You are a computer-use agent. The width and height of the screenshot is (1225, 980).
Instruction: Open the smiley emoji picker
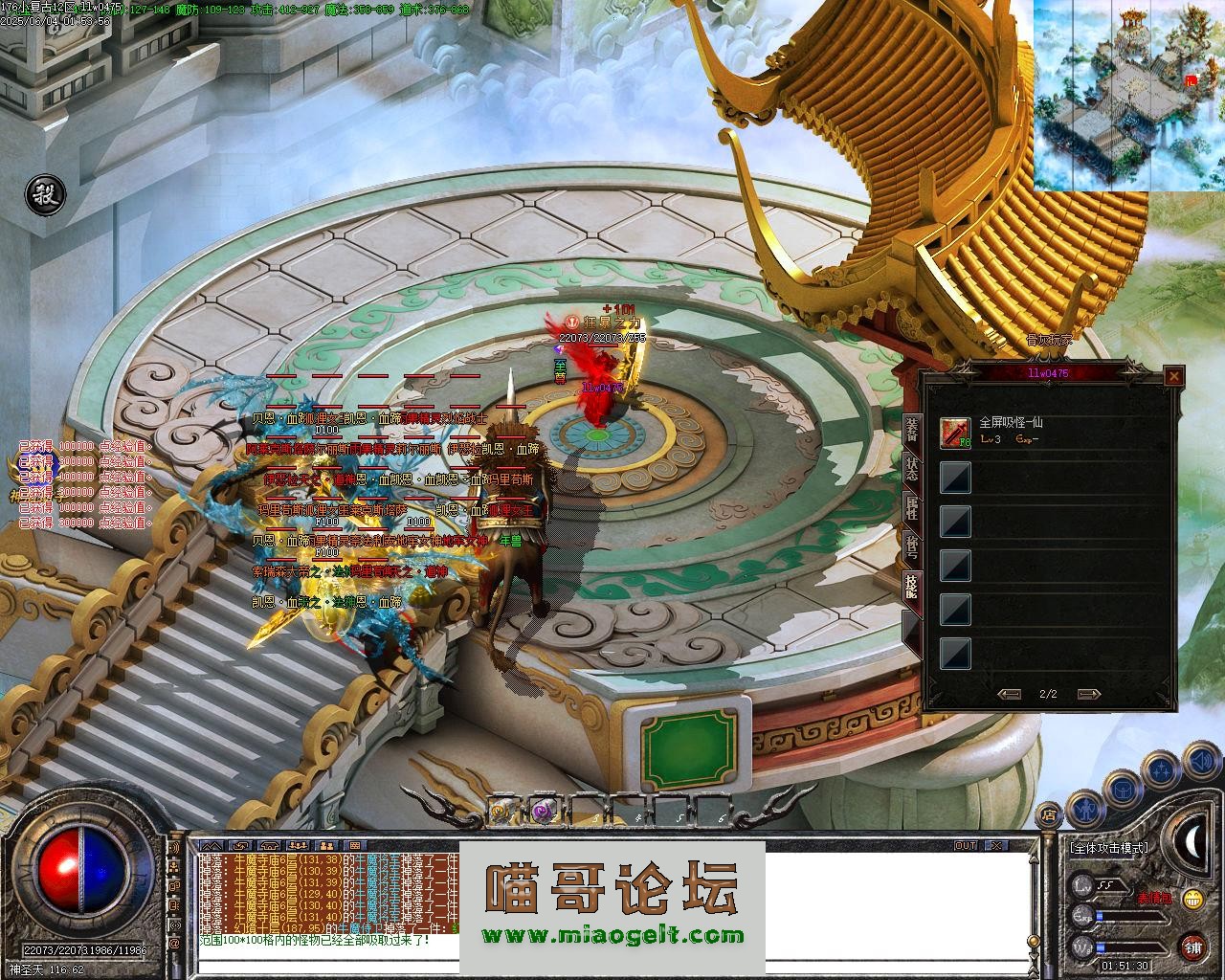(x=1192, y=898)
